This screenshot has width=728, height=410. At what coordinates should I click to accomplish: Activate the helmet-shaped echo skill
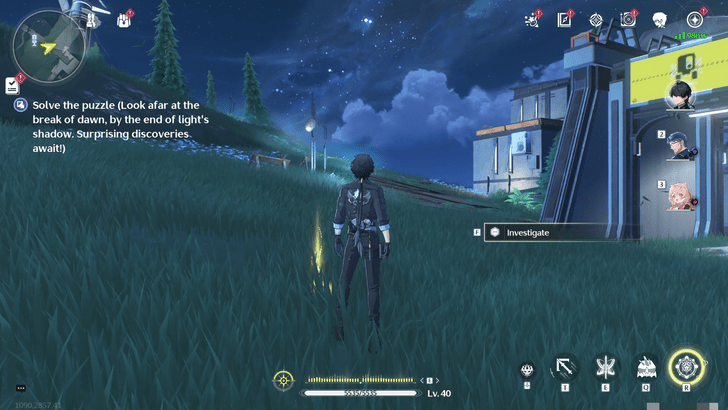646,368
